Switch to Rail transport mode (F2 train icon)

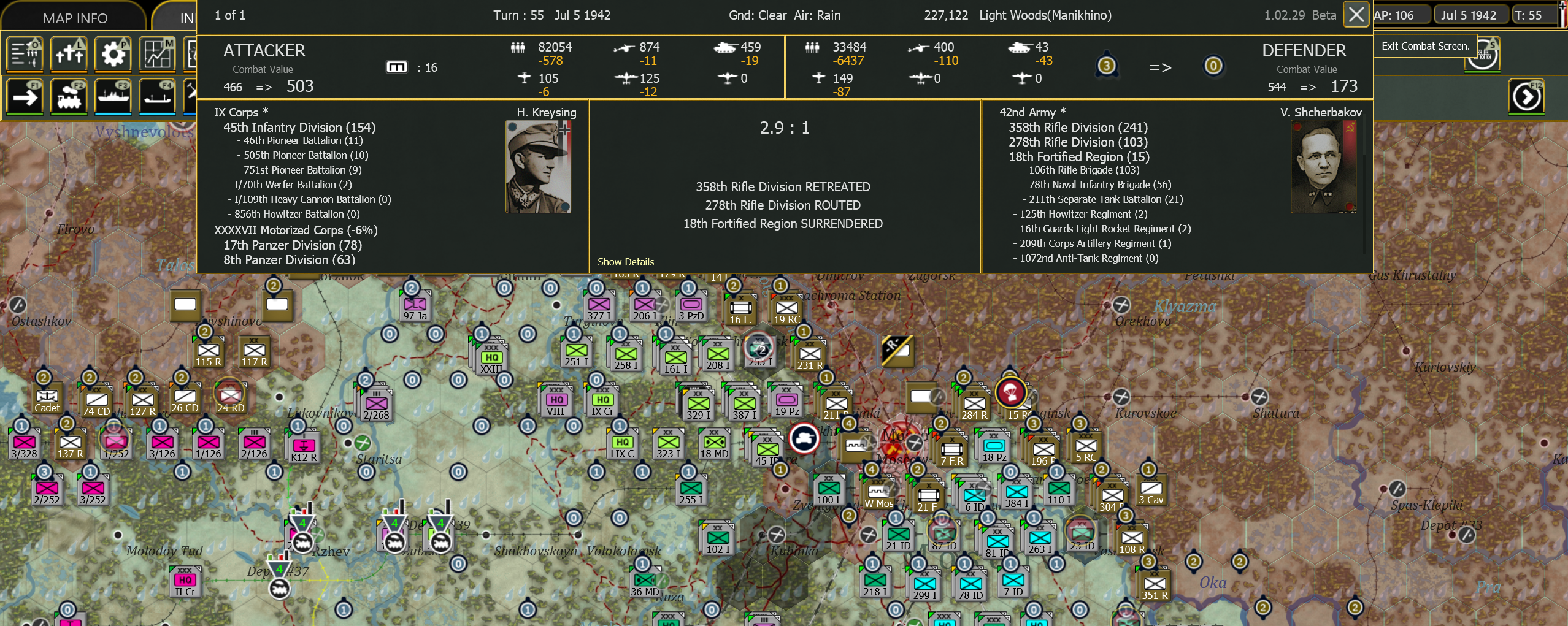tap(69, 97)
